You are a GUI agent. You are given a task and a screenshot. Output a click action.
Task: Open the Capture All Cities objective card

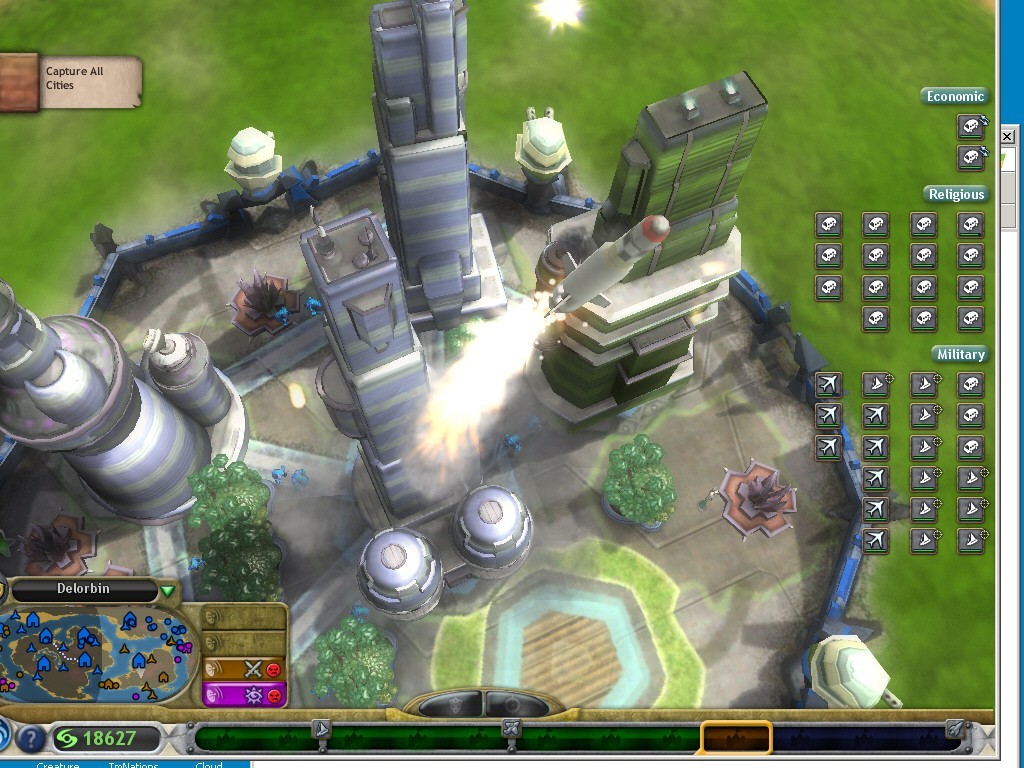(x=70, y=81)
